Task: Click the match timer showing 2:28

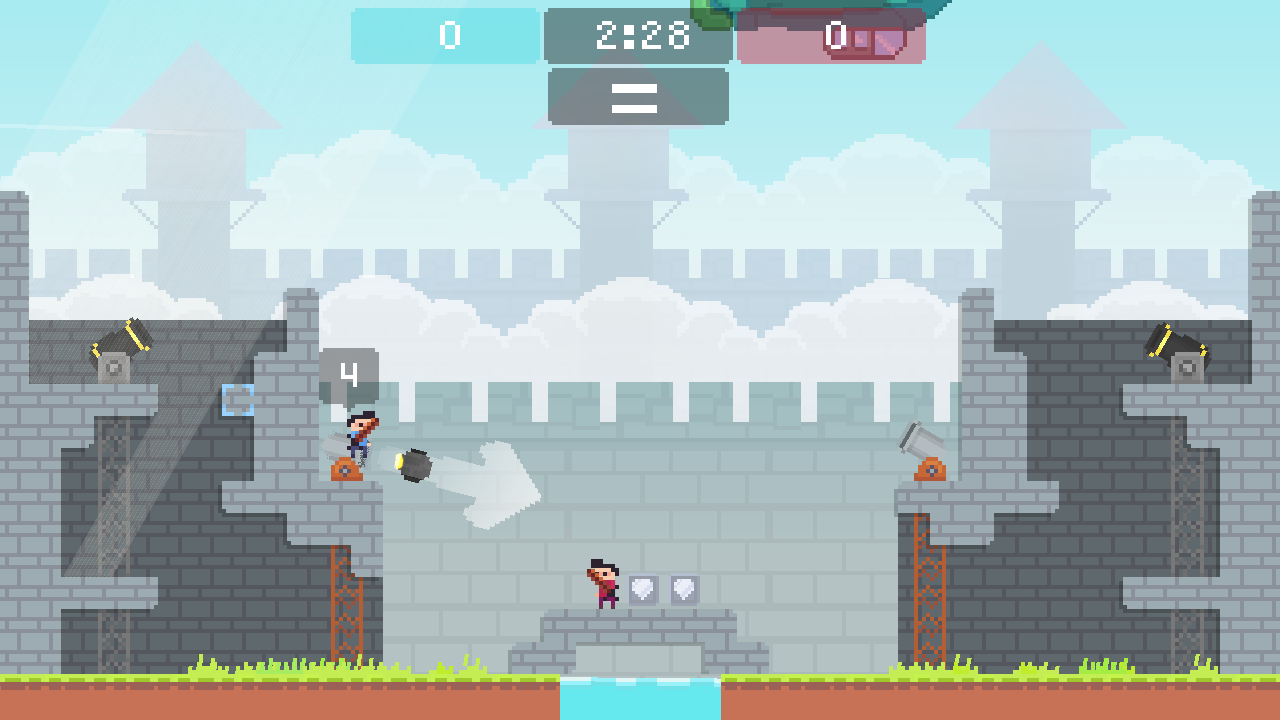Action: click(637, 37)
